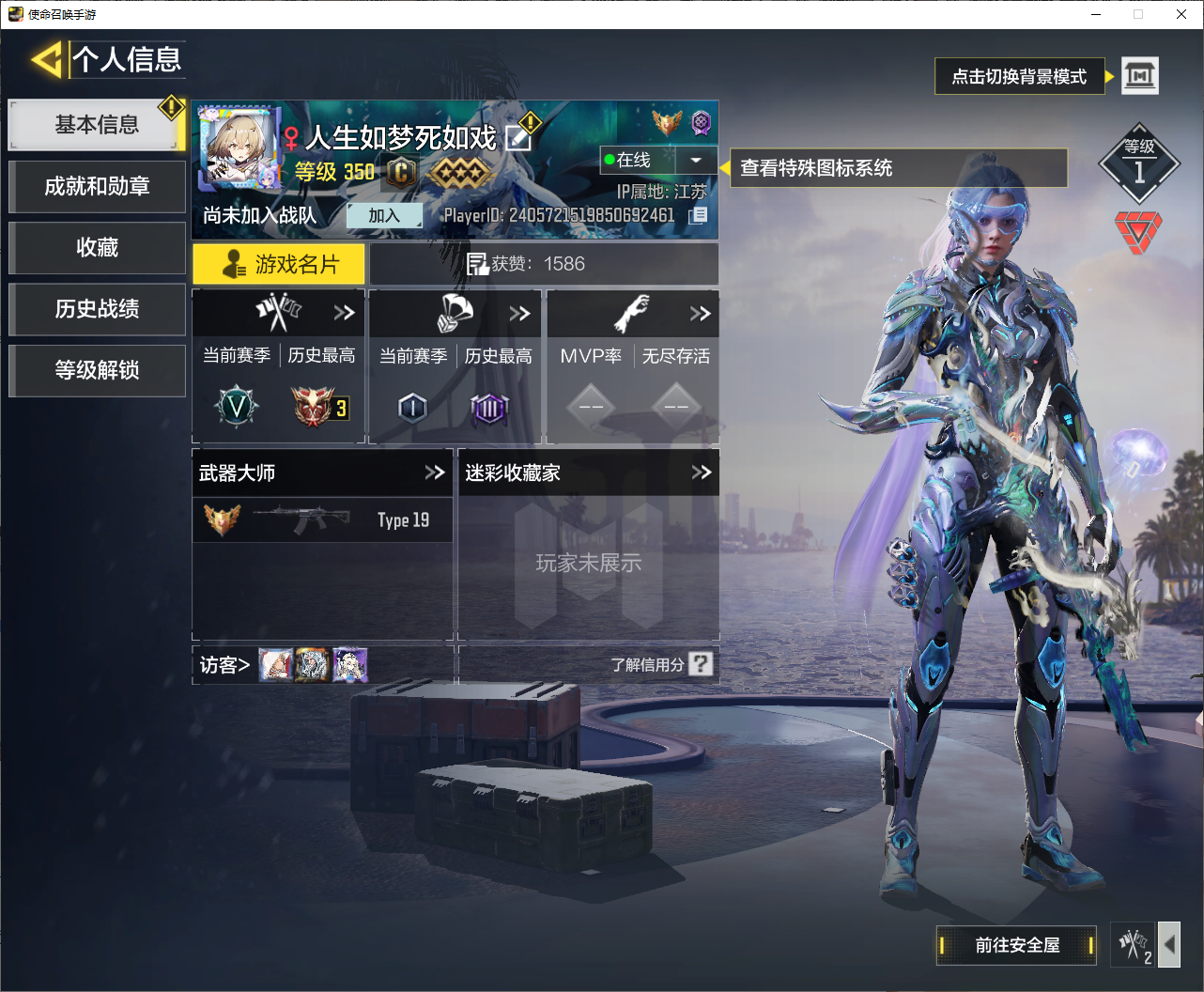Open the 在线 status dropdown
Viewport: 1204px width, 992px height.
(696, 161)
